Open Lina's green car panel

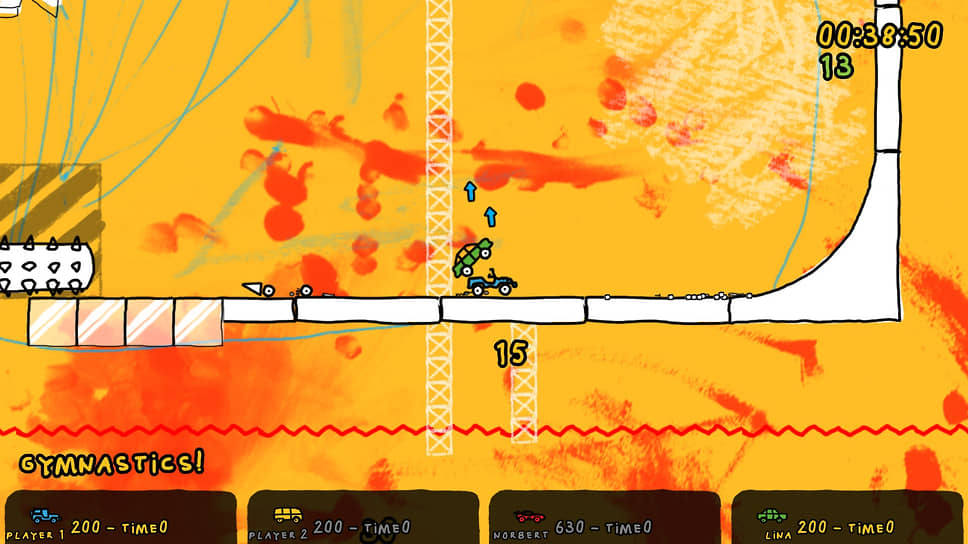(x=848, y=519)
